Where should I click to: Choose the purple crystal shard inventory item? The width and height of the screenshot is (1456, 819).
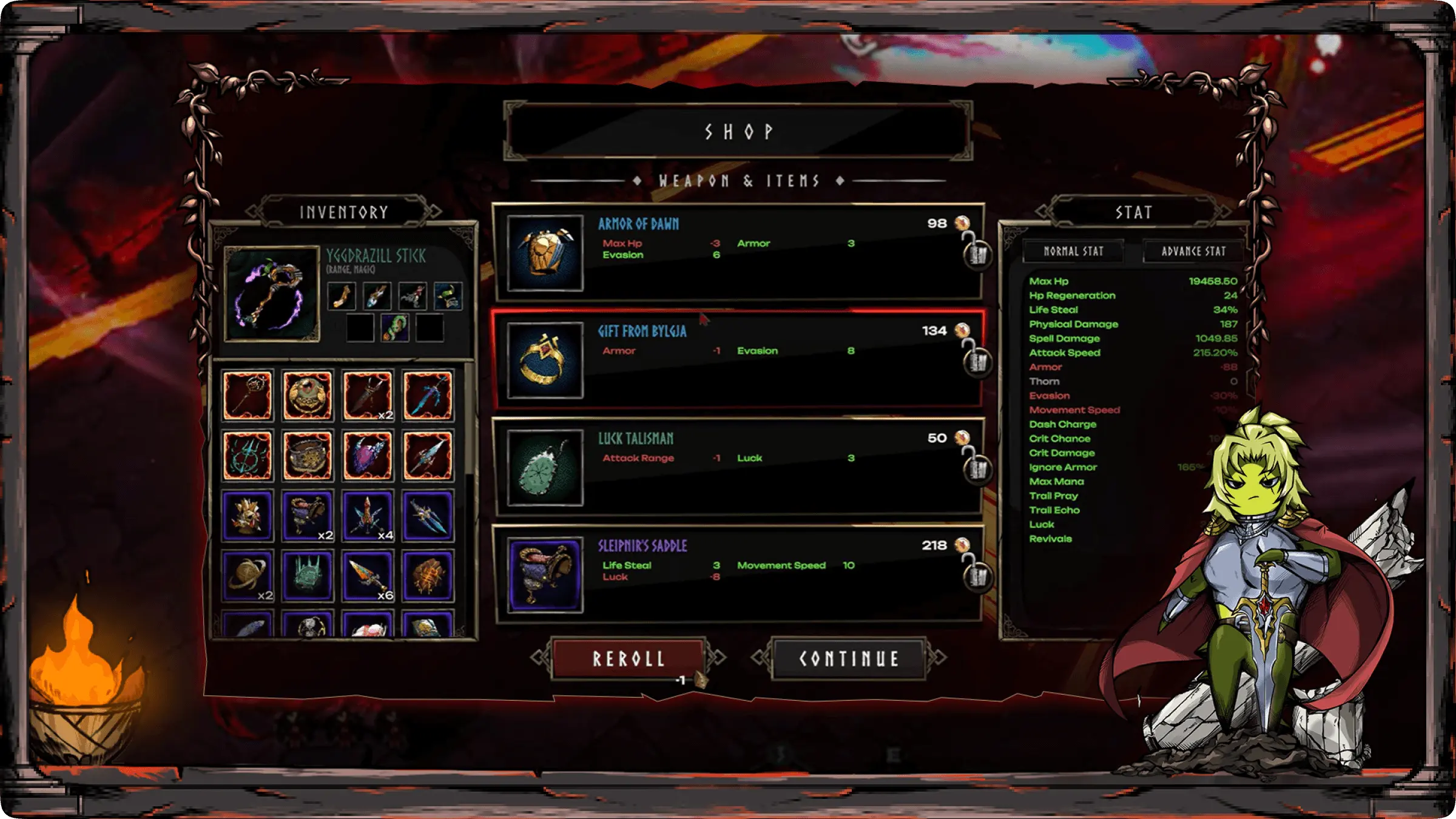coord(368,456)
